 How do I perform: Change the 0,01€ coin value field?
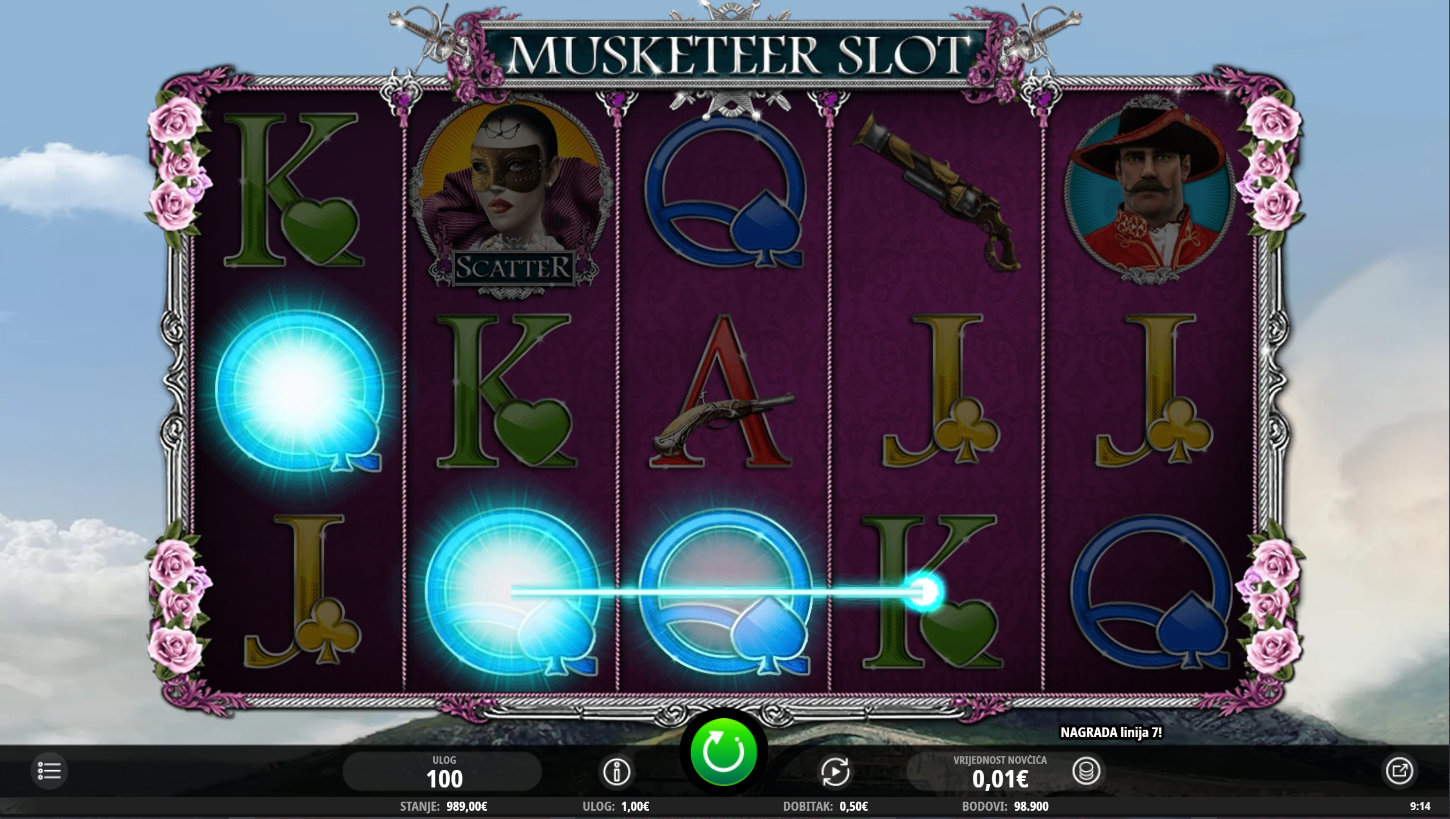tap(999, 772)
